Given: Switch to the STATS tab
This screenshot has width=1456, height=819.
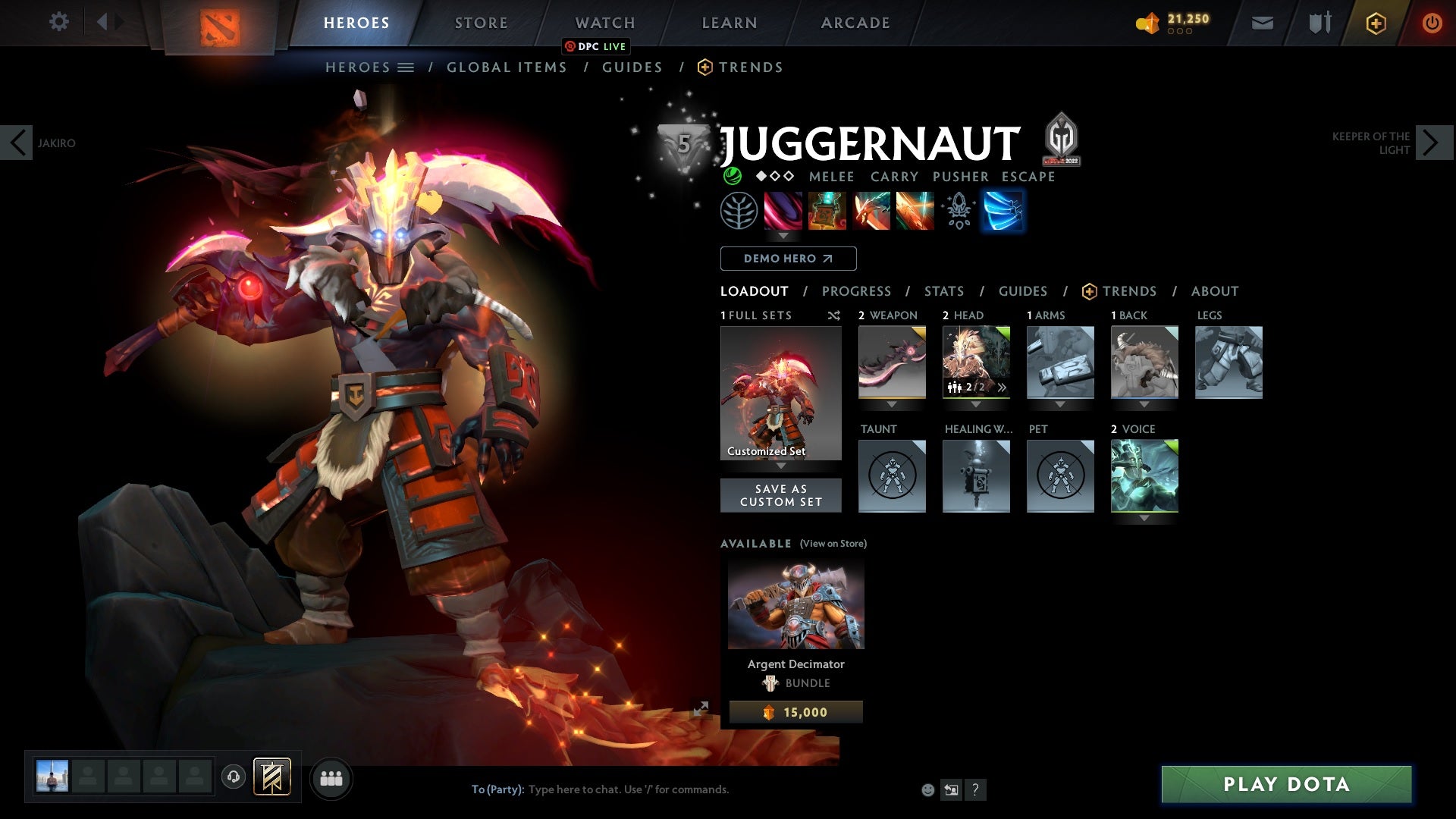Looking at the screenshot, I should (x=943, y=291).
